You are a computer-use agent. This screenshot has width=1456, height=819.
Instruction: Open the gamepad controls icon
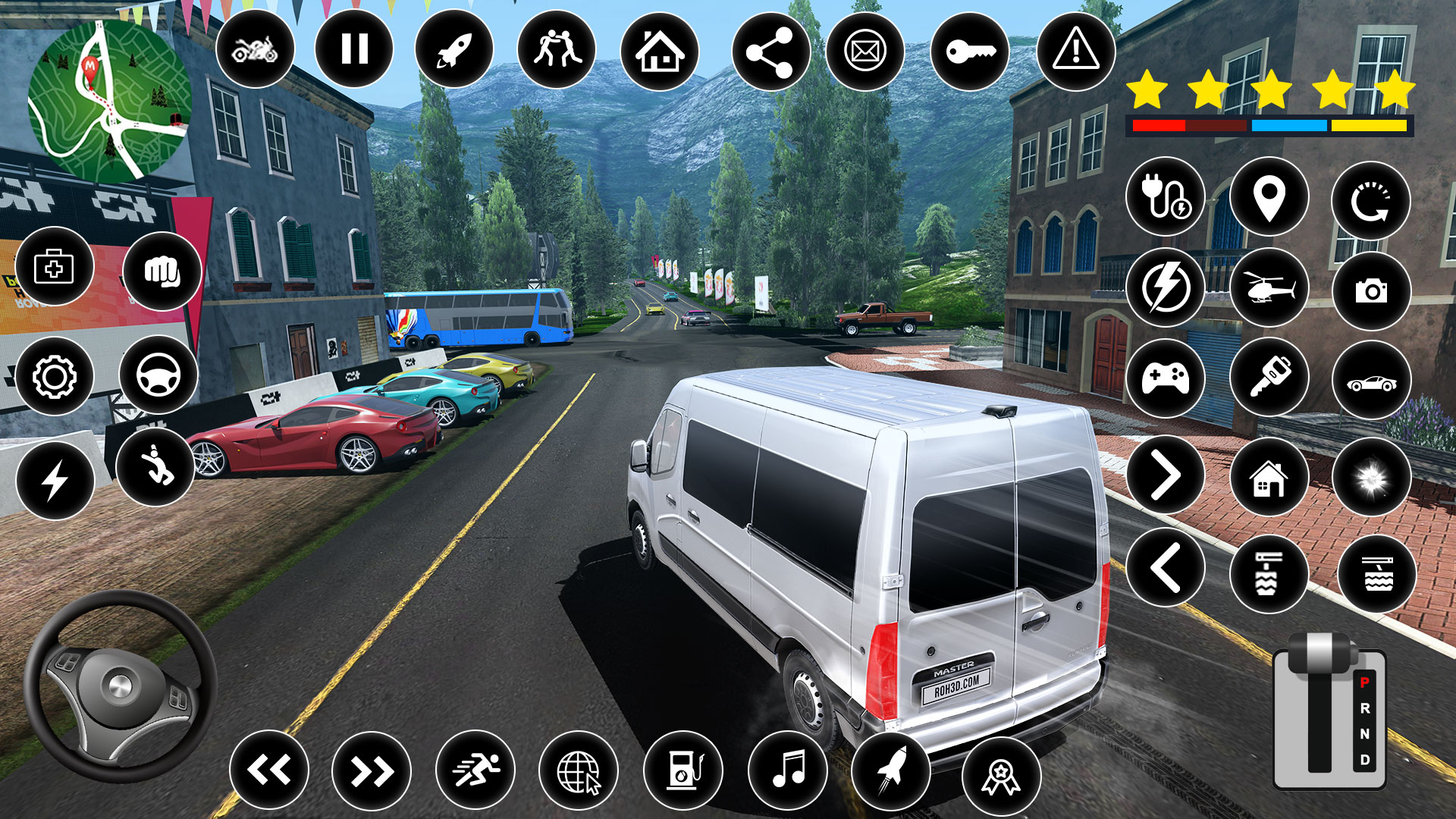click(1166, 377)
